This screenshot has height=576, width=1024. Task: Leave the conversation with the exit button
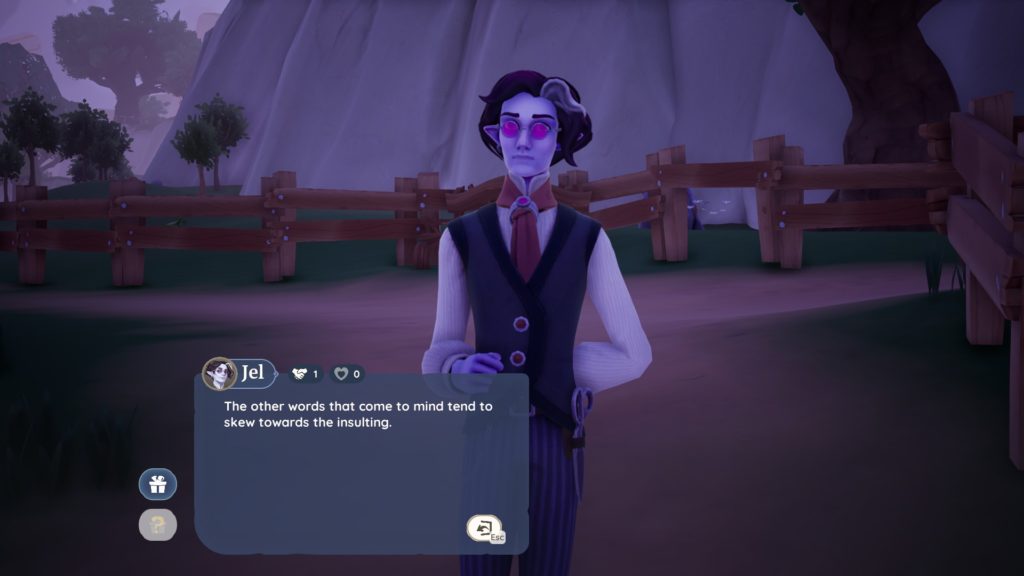click(x=483, y=528)
